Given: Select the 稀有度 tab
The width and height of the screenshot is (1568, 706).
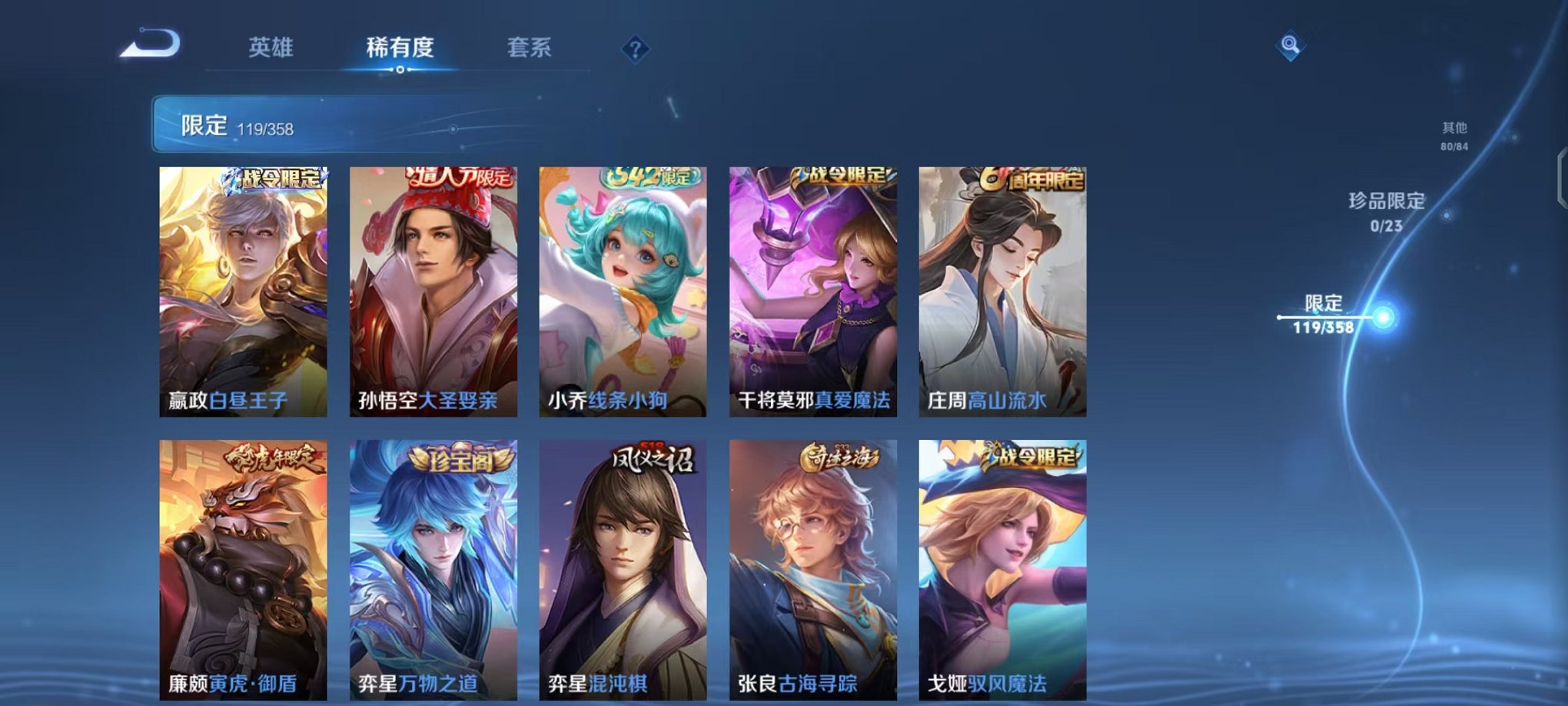Looking at the screenshot, I should [x=400, y=48].
